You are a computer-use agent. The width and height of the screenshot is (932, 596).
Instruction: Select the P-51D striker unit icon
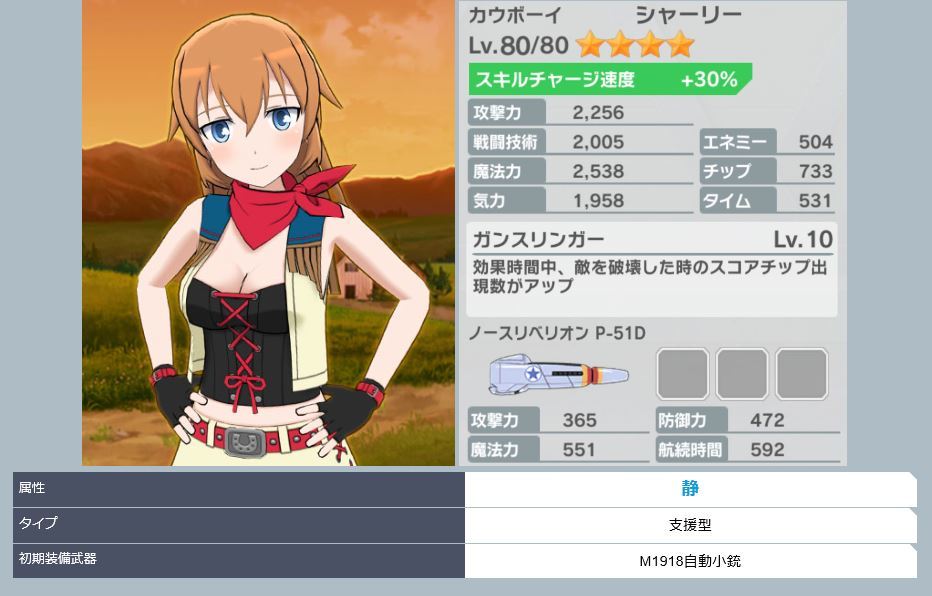[558, 376]
